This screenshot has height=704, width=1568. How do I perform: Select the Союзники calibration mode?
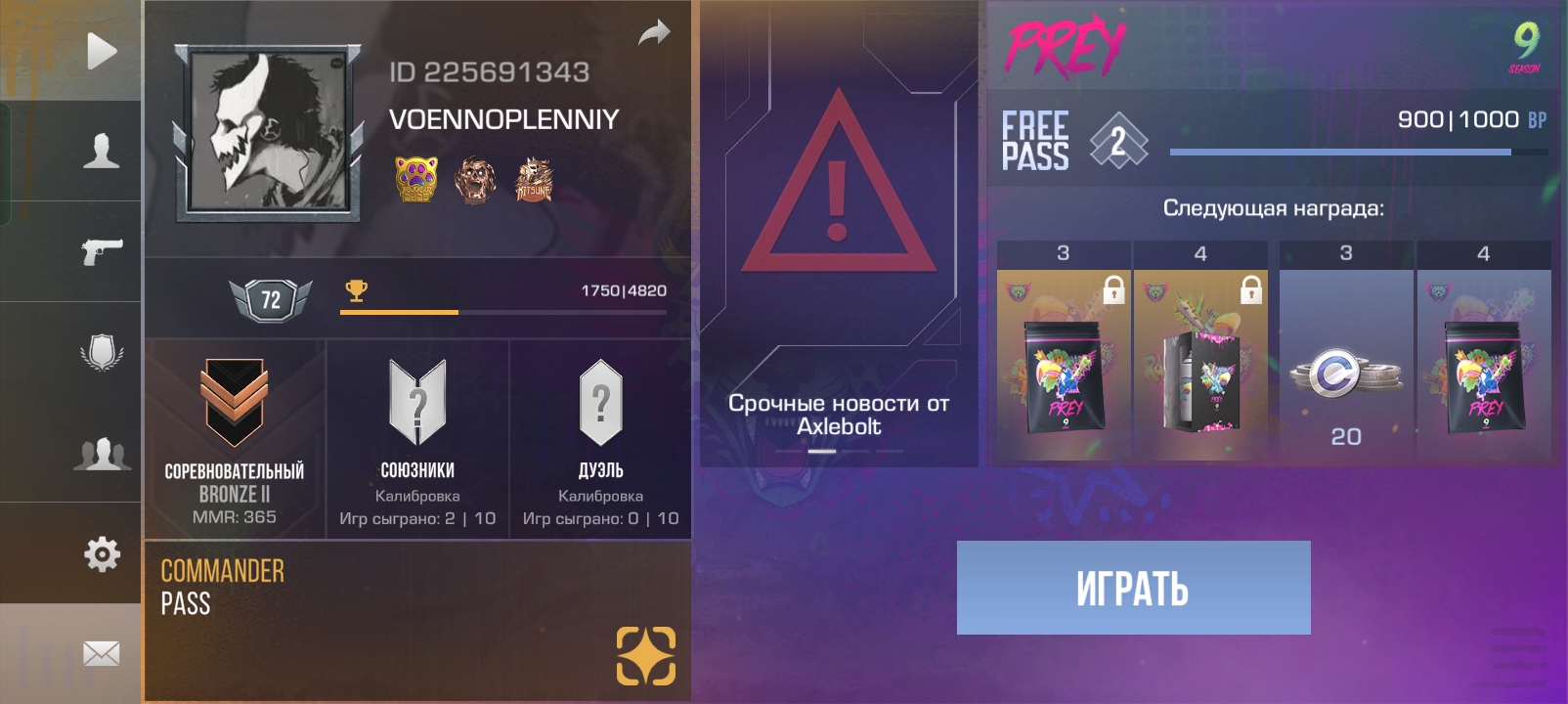(x=417, y=439)
